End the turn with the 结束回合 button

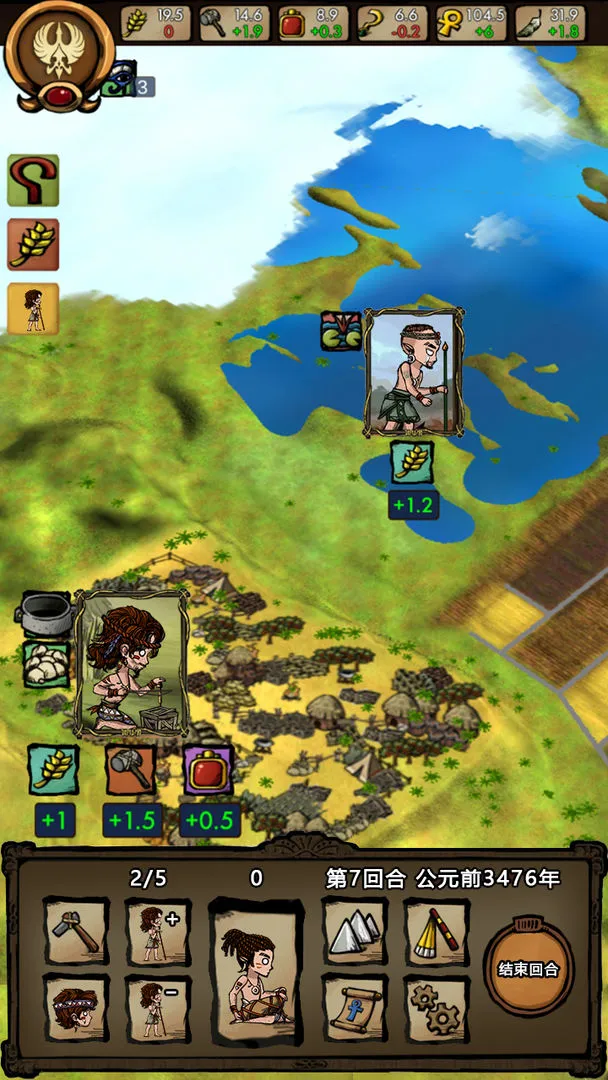[529, 968]
